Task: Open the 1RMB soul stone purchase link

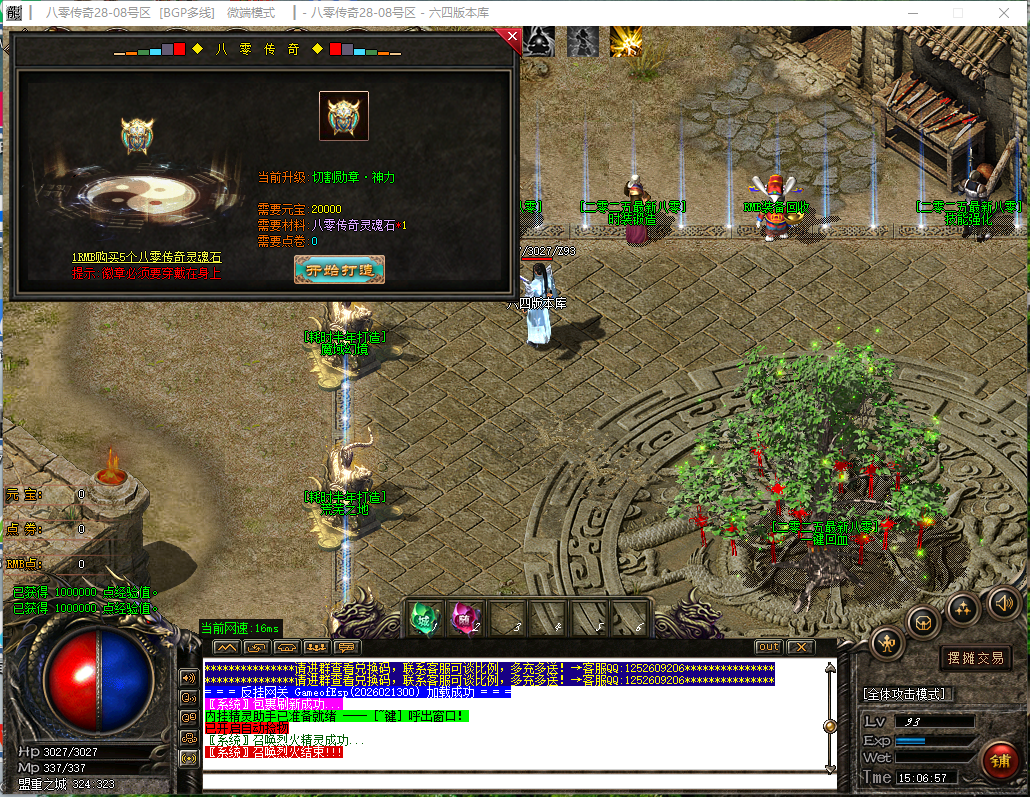Action: pyautogui.click(x=146, y=258)
